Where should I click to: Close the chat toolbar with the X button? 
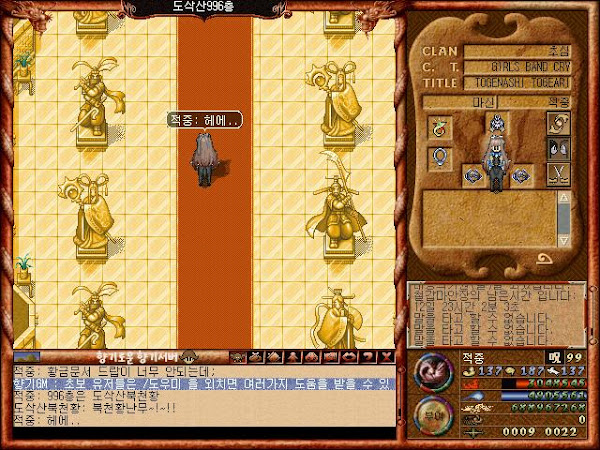click(x=385, y=355)
